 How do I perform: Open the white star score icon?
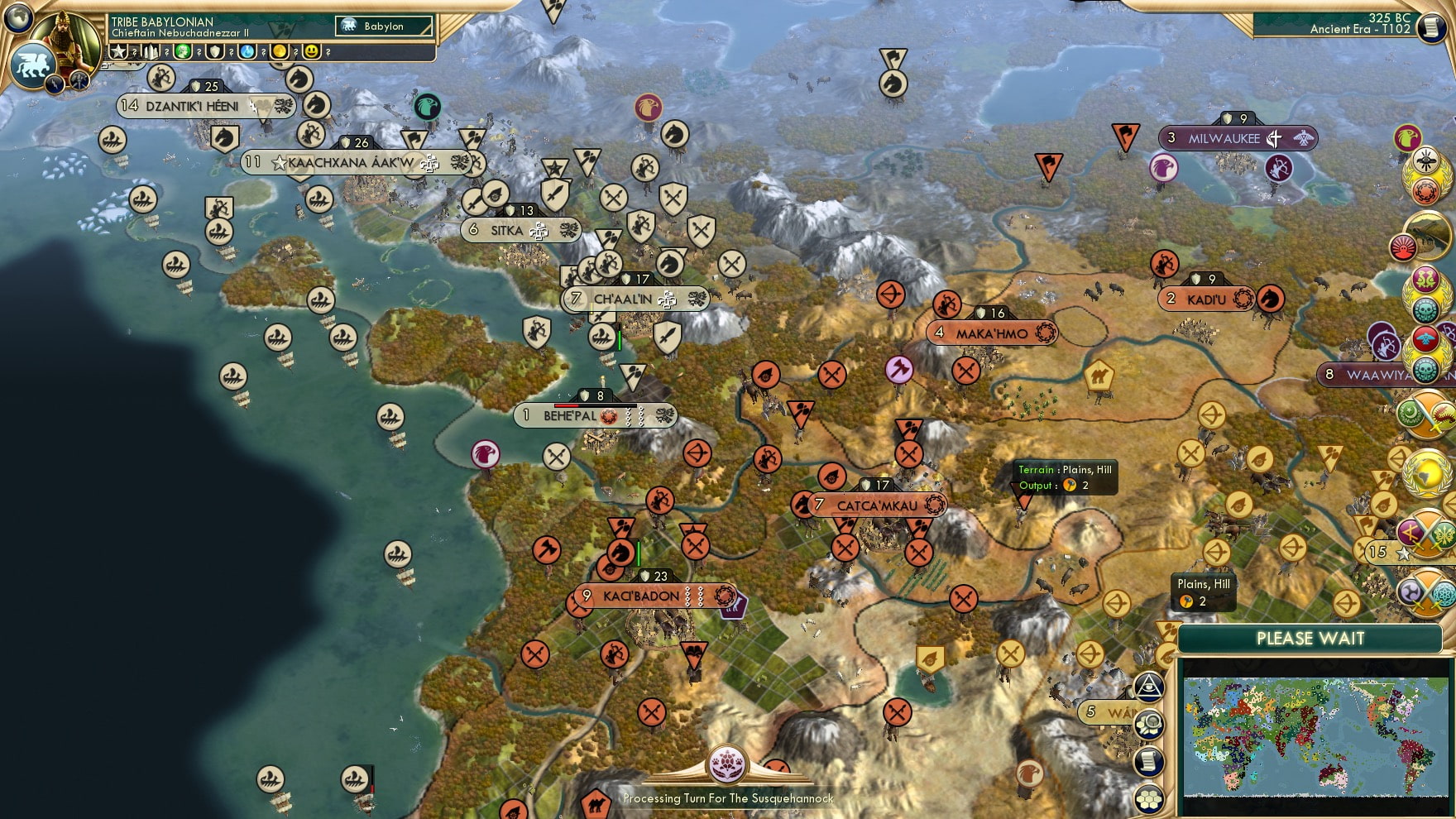pyautogui.click(x=118, y=52)
